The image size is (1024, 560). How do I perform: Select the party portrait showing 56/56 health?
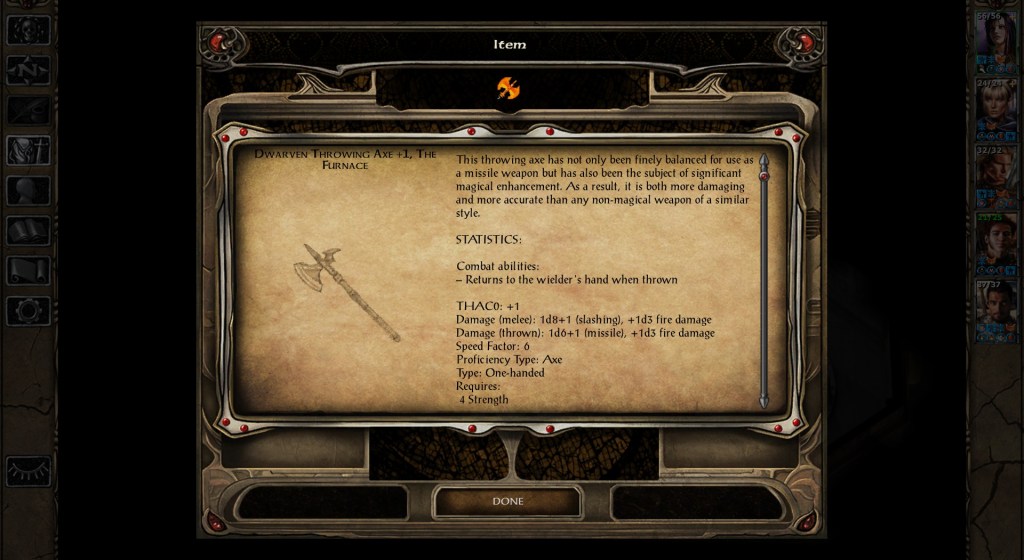click(x=995, y=41)
